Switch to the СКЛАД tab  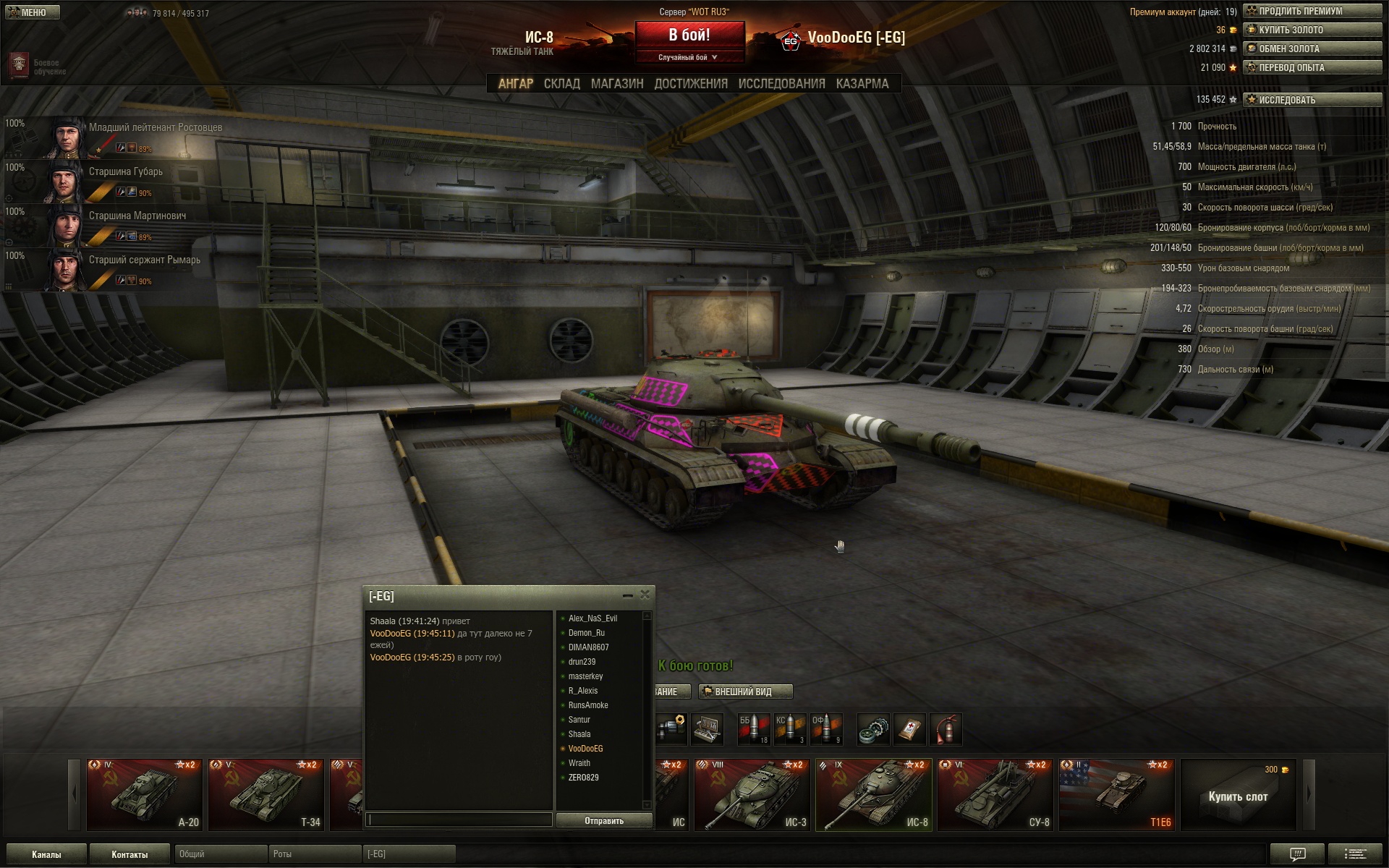coord(561,84)
